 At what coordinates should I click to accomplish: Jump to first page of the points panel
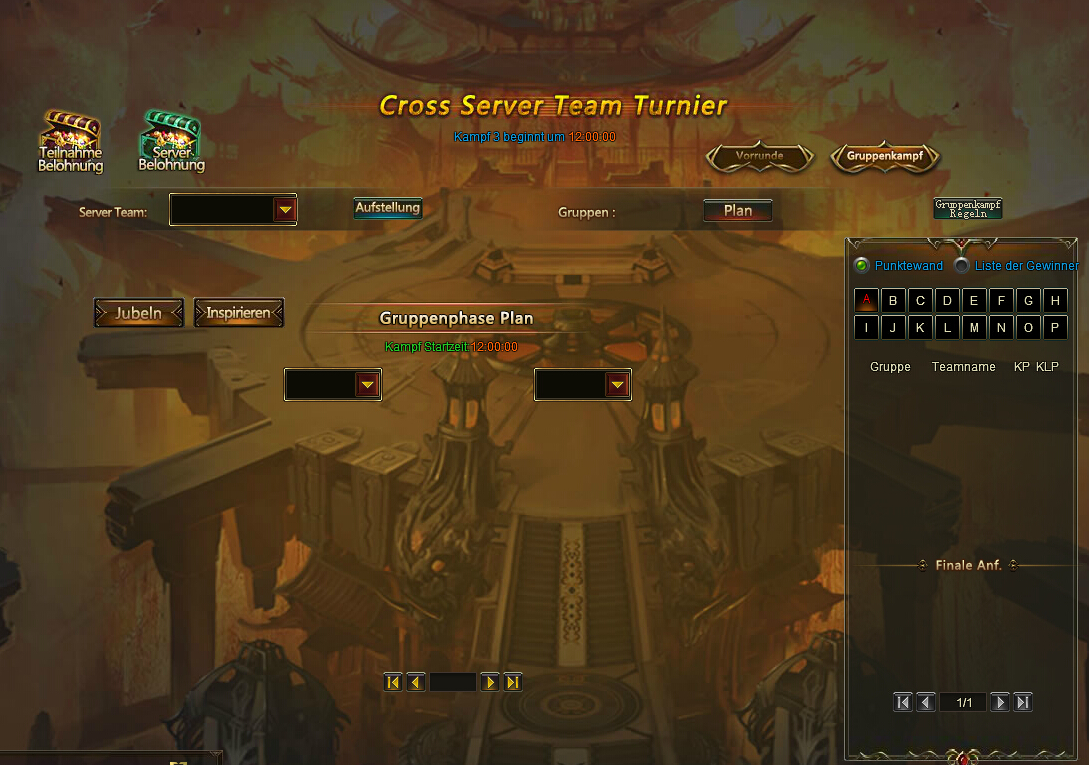(x=903, y=702)
